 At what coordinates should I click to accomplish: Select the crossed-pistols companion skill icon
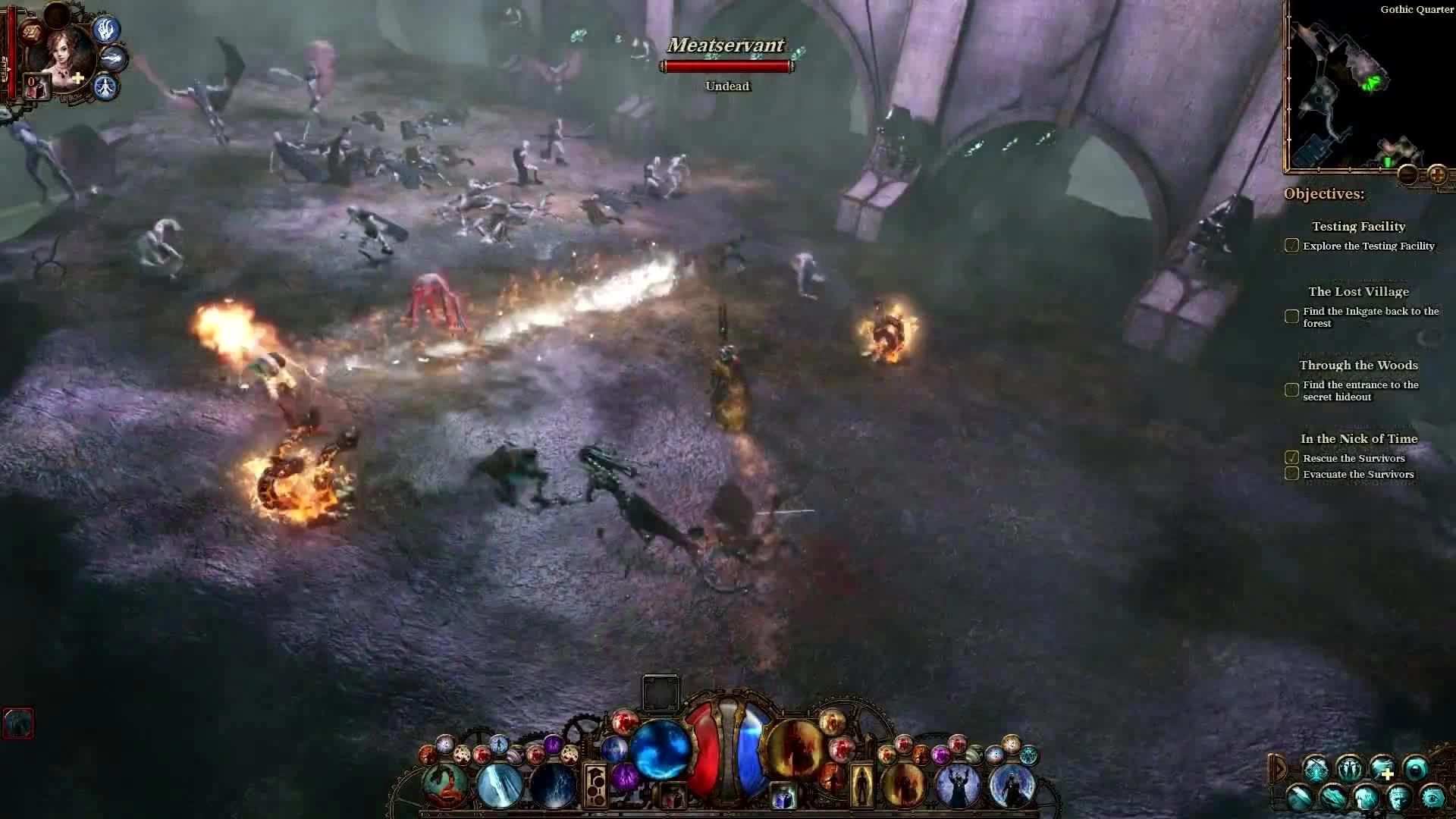[1316, 769]
